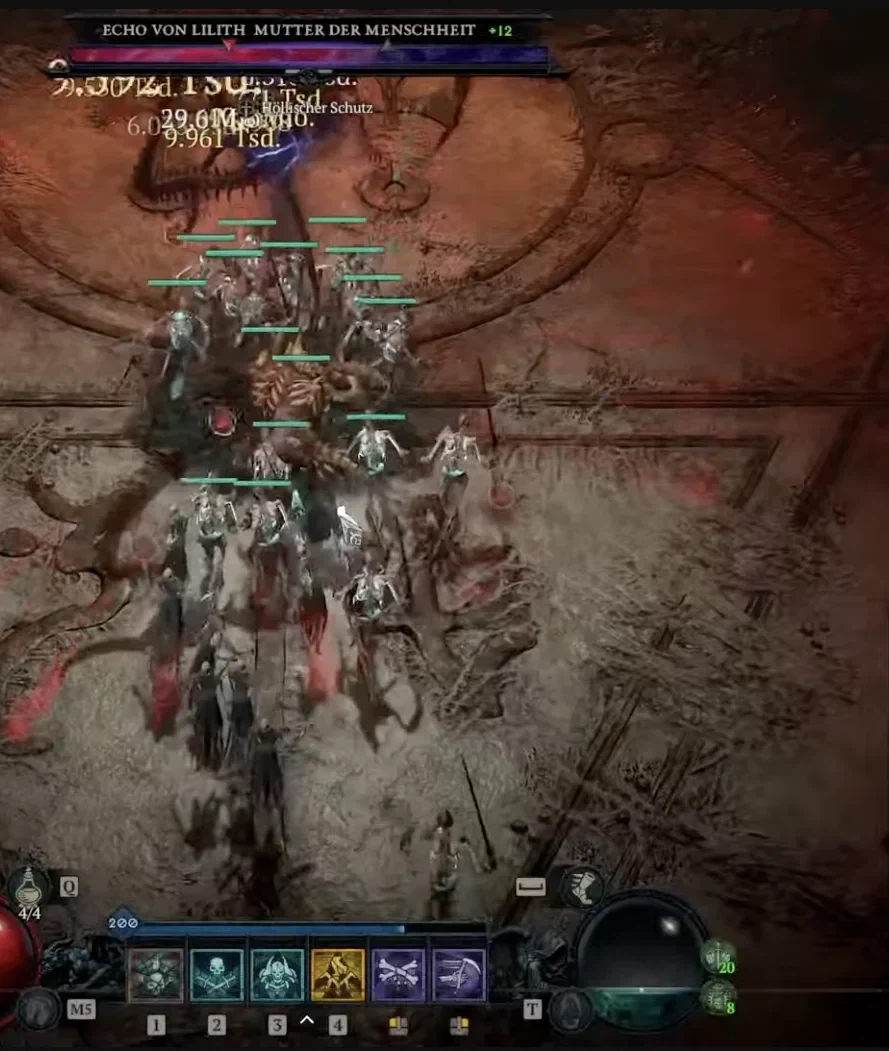889x1051 pixels.
Task: Use the purple scythe skill
Action: (459, 975)
